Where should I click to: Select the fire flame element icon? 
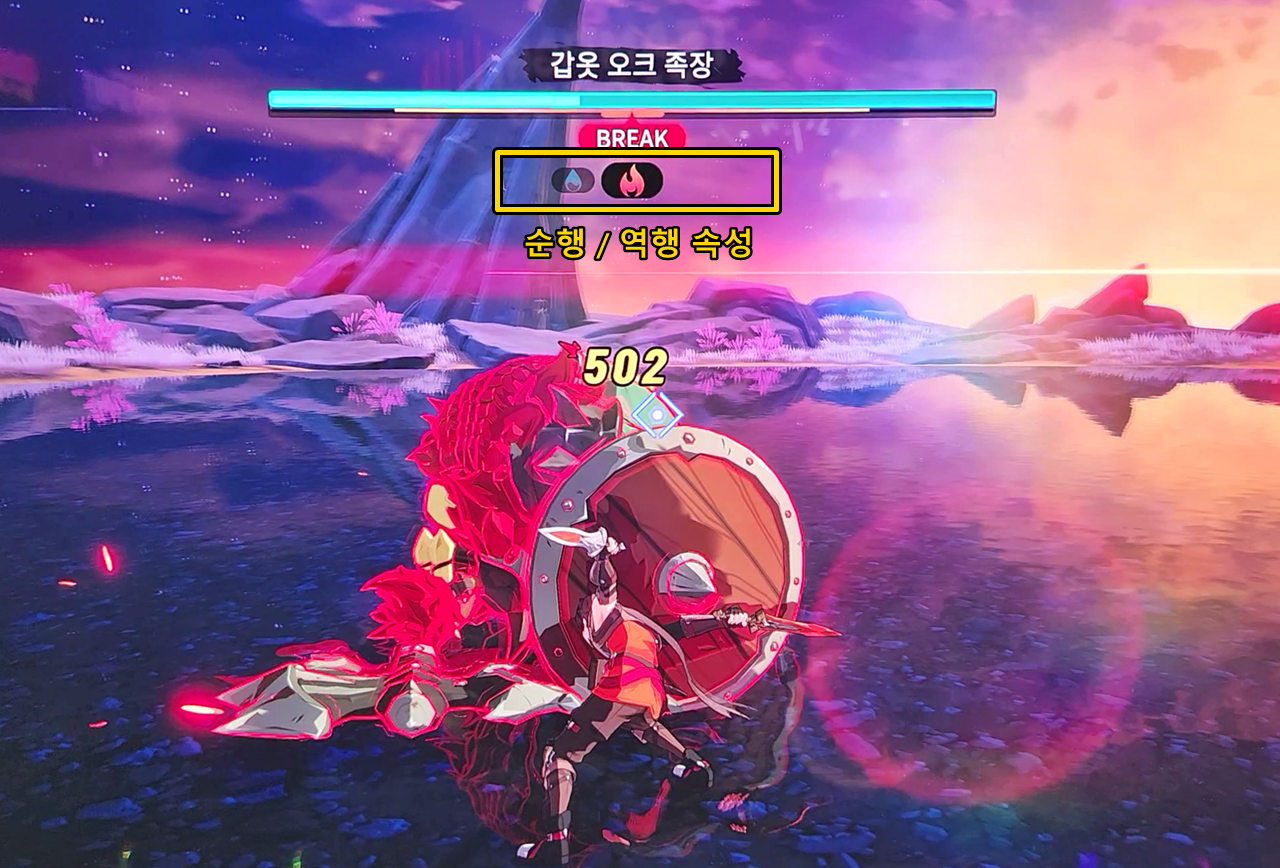(x=632, y=180)
